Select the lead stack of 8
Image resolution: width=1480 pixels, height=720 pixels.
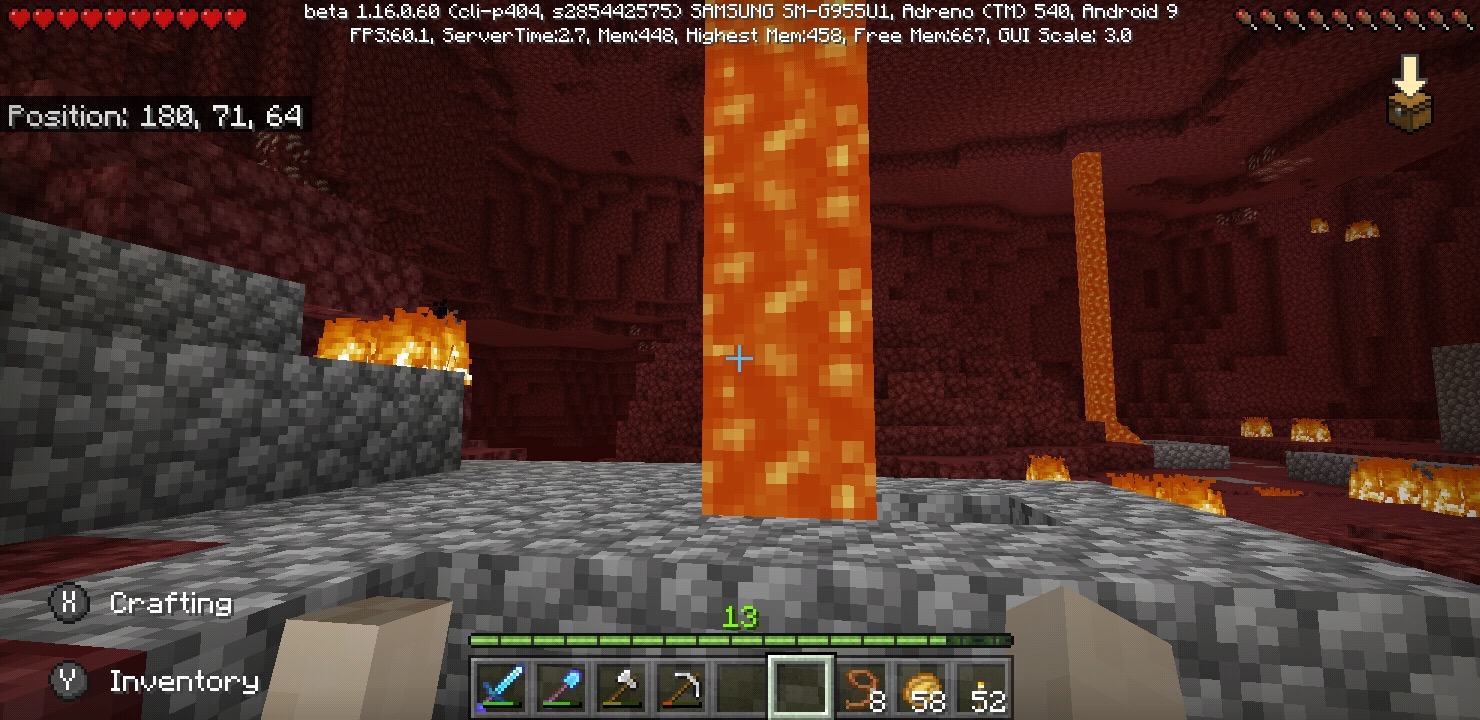click(861, 687)
